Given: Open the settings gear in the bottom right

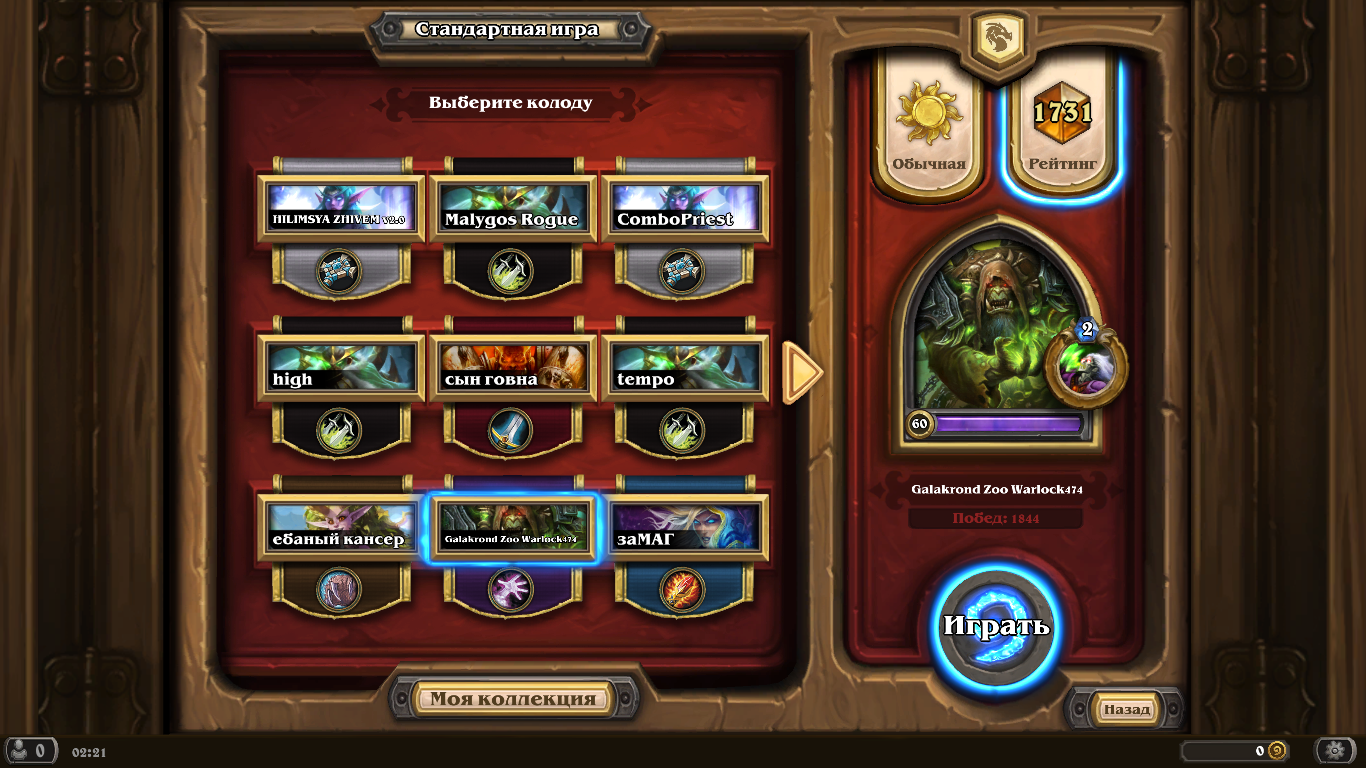Looking at the screenshot, I should click(1334, 750).
